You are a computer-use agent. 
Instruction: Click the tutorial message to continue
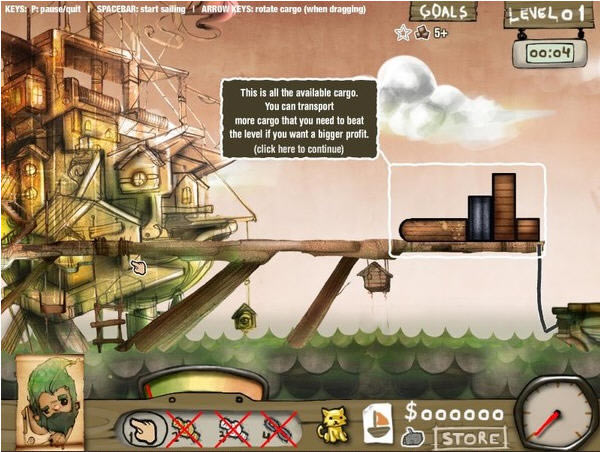coord(300,120)
